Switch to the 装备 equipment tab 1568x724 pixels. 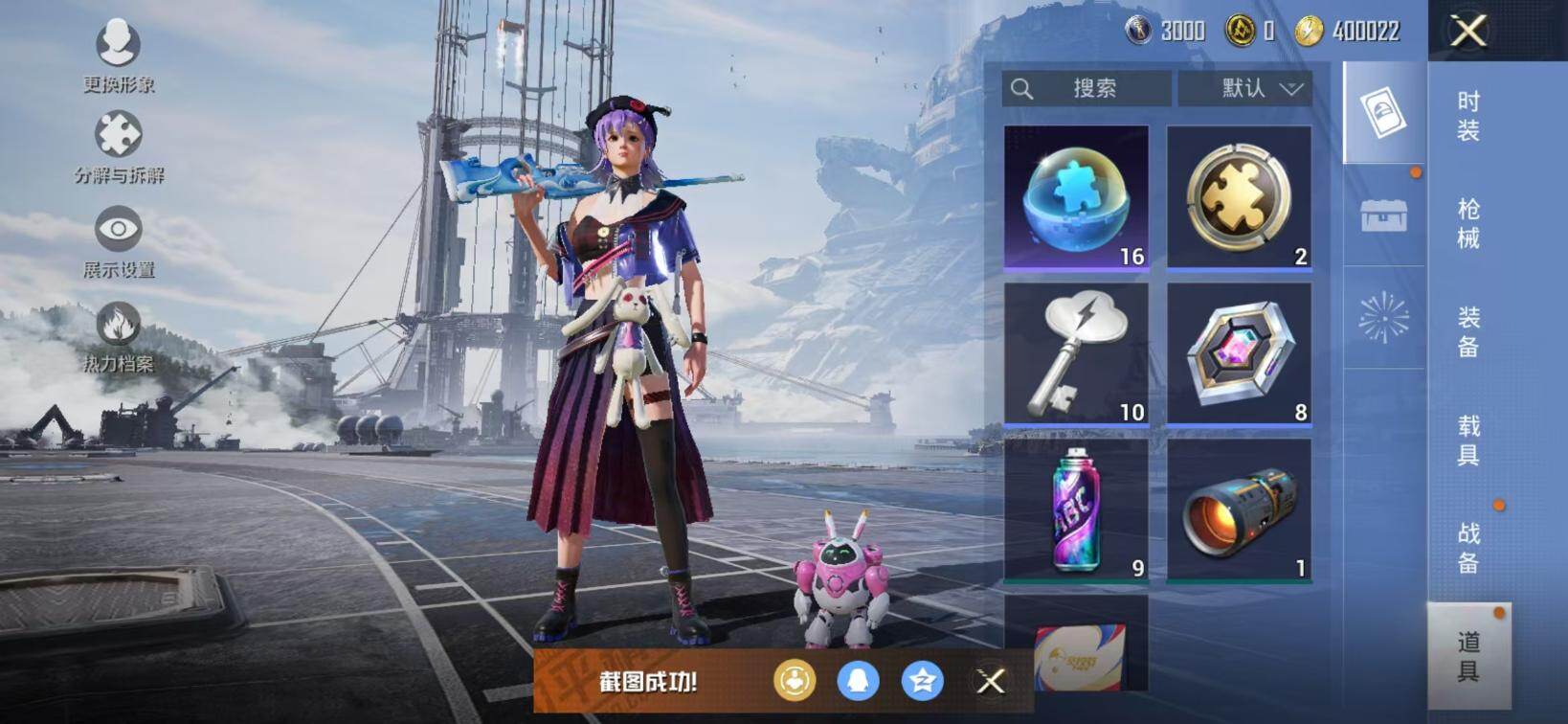[1468, 331]
